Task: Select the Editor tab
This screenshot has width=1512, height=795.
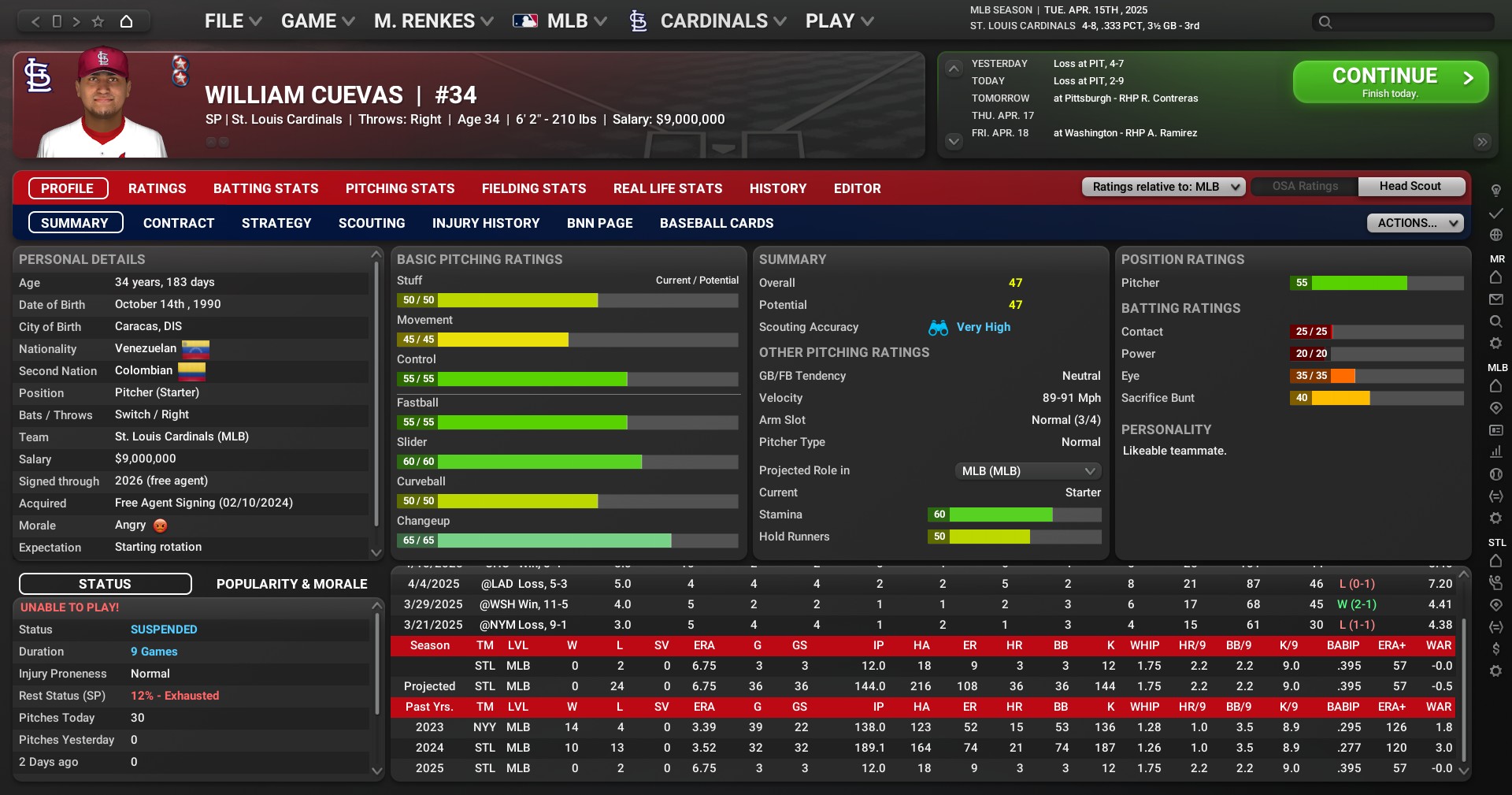Action: tap(857, 188)
